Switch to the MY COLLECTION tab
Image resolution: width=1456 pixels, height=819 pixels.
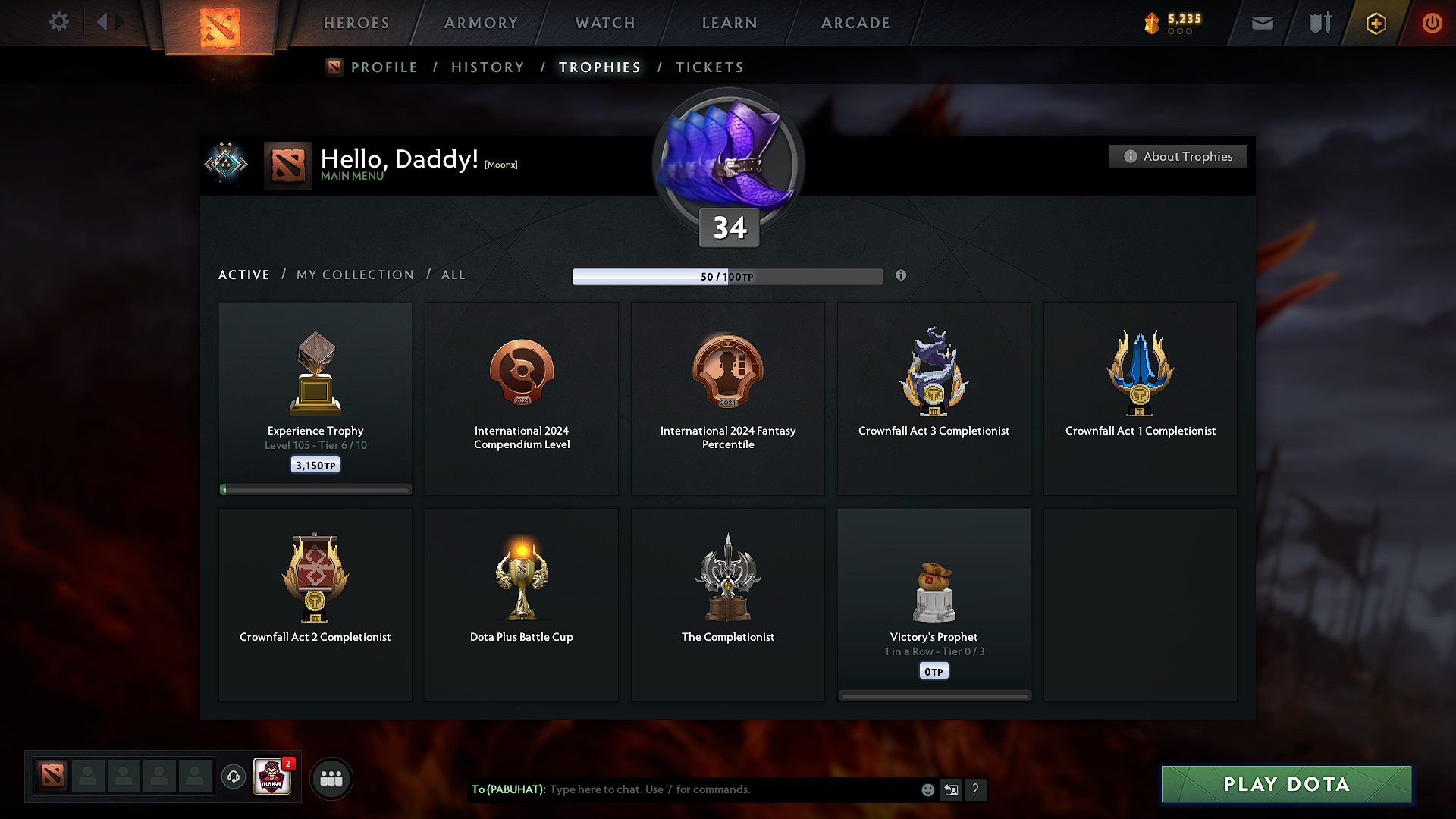(354, 275)
